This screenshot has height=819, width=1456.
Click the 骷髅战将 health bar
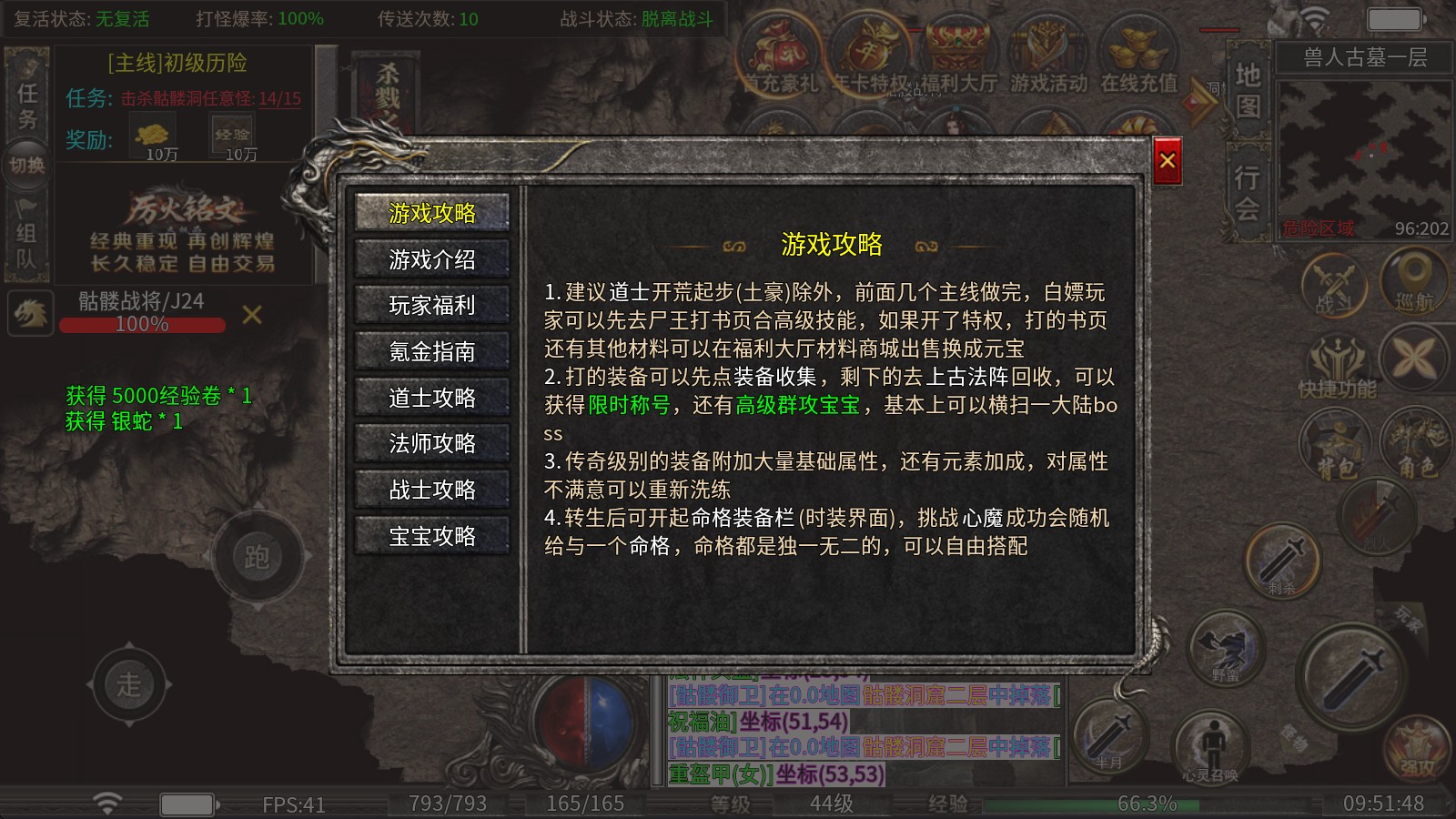click(x=141, y=323)
